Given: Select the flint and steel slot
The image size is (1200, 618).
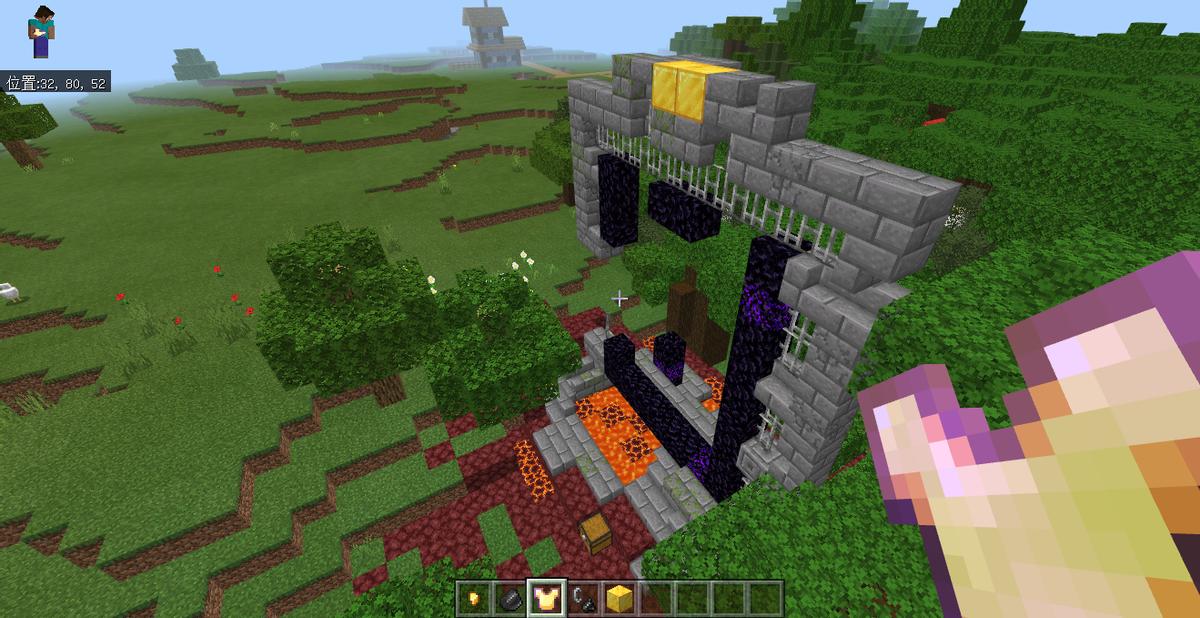Looking at the screenshot, I should pos(583,598).
